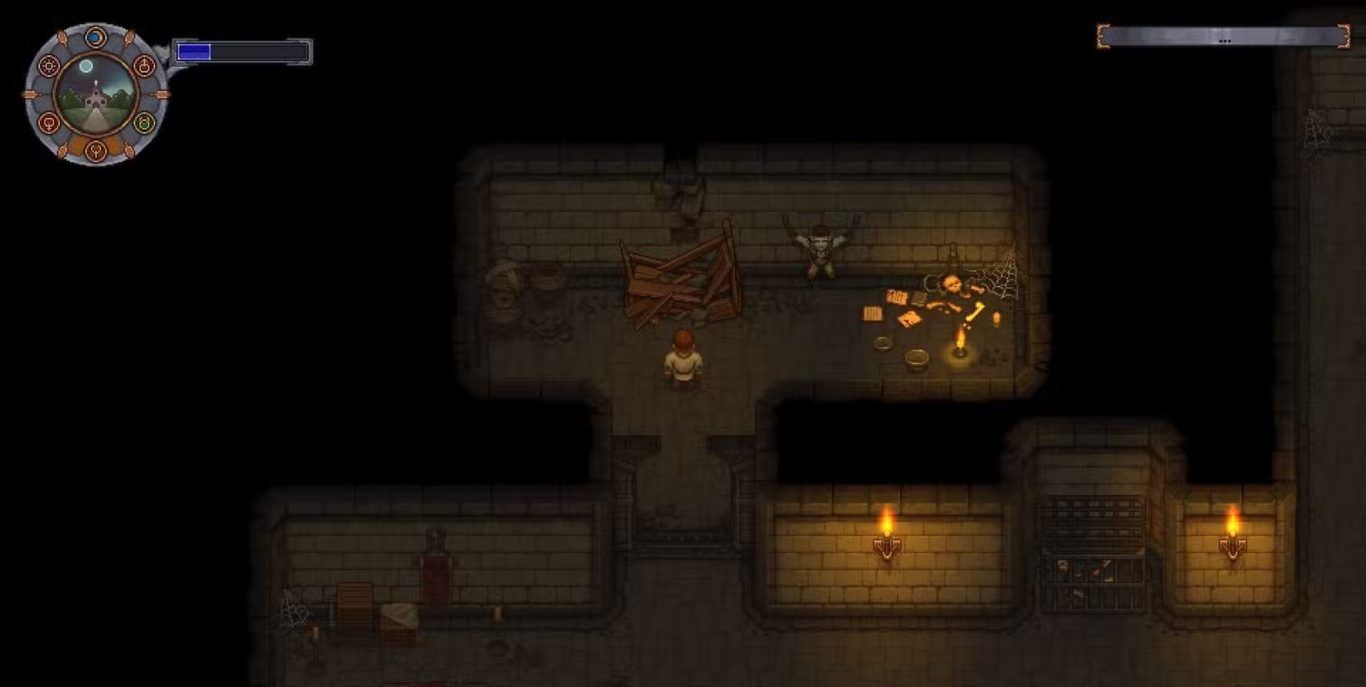The height and width of the screenshot is (687, 1366).
Task: Open the task bar showing three dots
Action: click(1223, 37)
